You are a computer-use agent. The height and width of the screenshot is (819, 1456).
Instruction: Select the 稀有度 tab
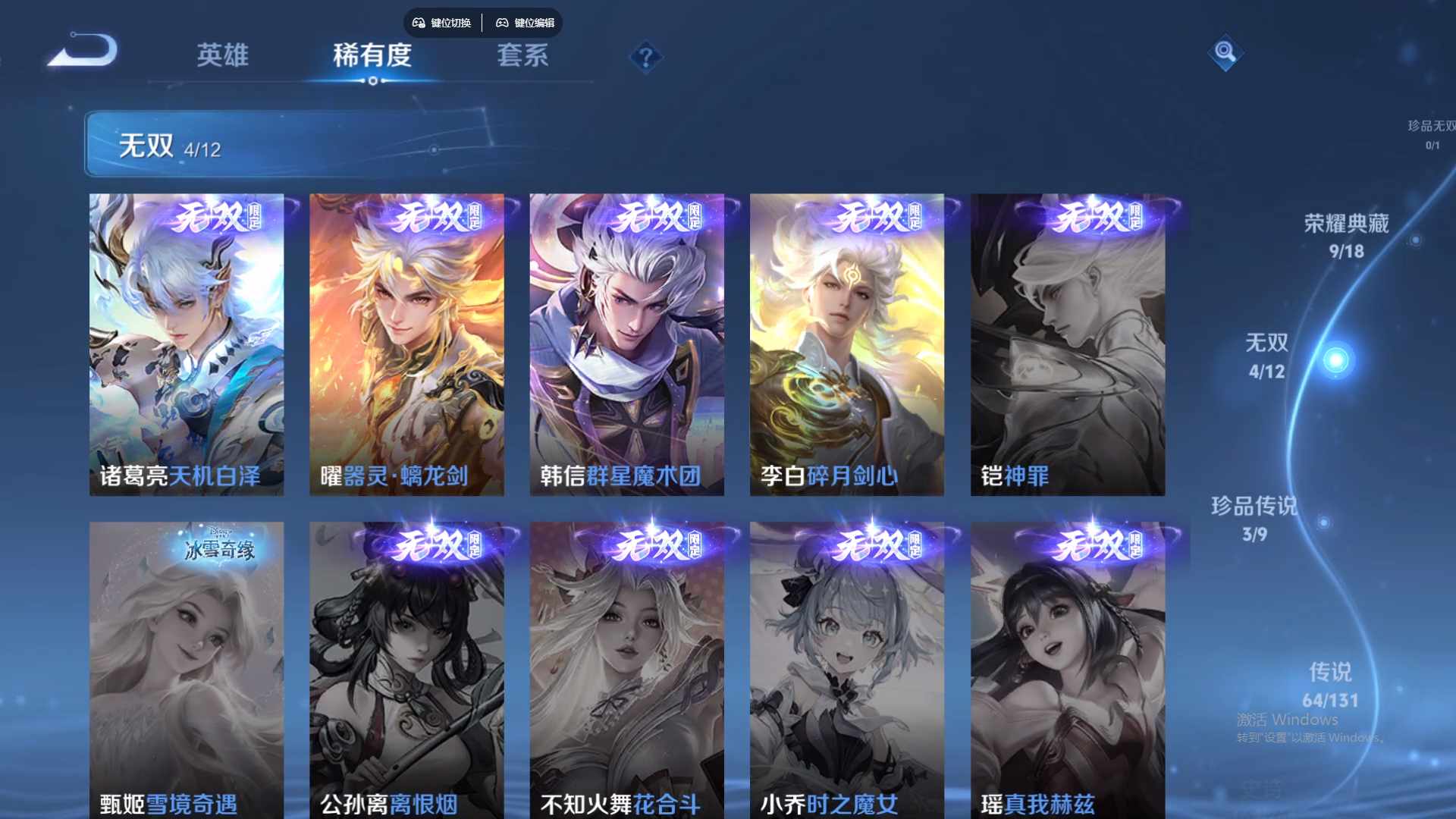point(371,55)
